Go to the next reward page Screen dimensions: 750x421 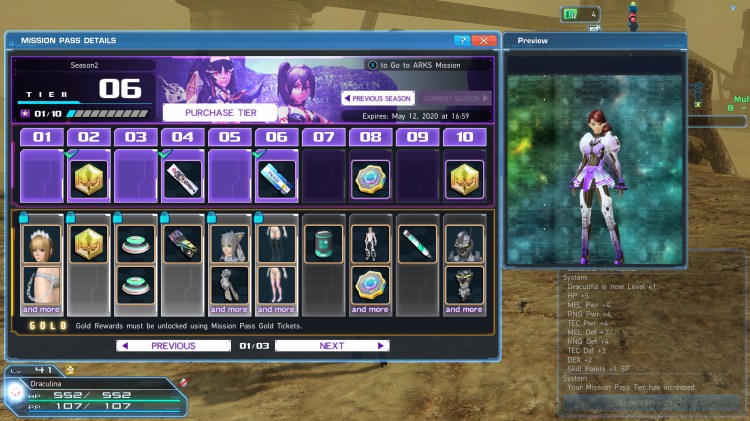point(332,346)
